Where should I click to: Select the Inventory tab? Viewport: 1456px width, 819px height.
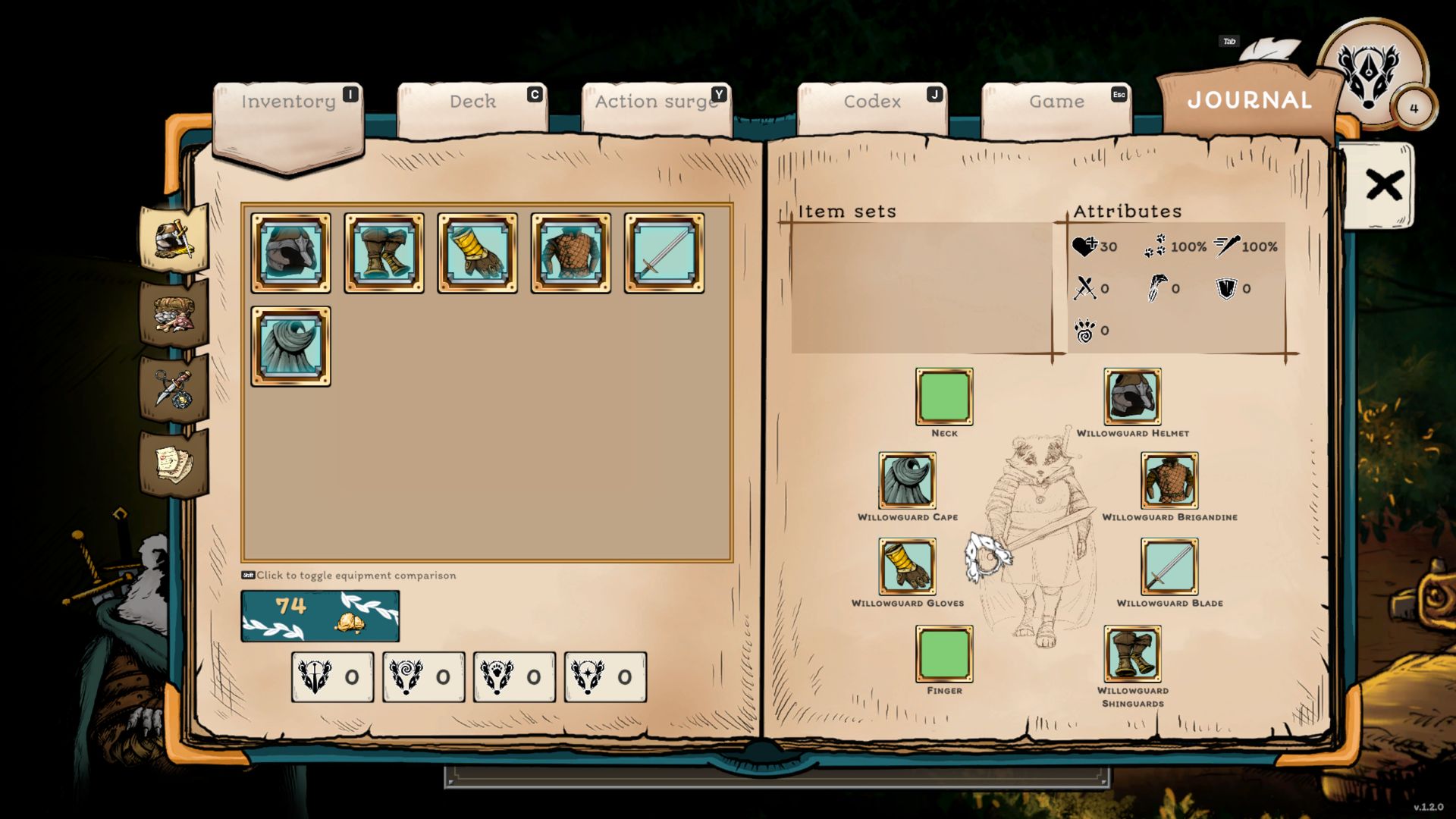[288, 102]
